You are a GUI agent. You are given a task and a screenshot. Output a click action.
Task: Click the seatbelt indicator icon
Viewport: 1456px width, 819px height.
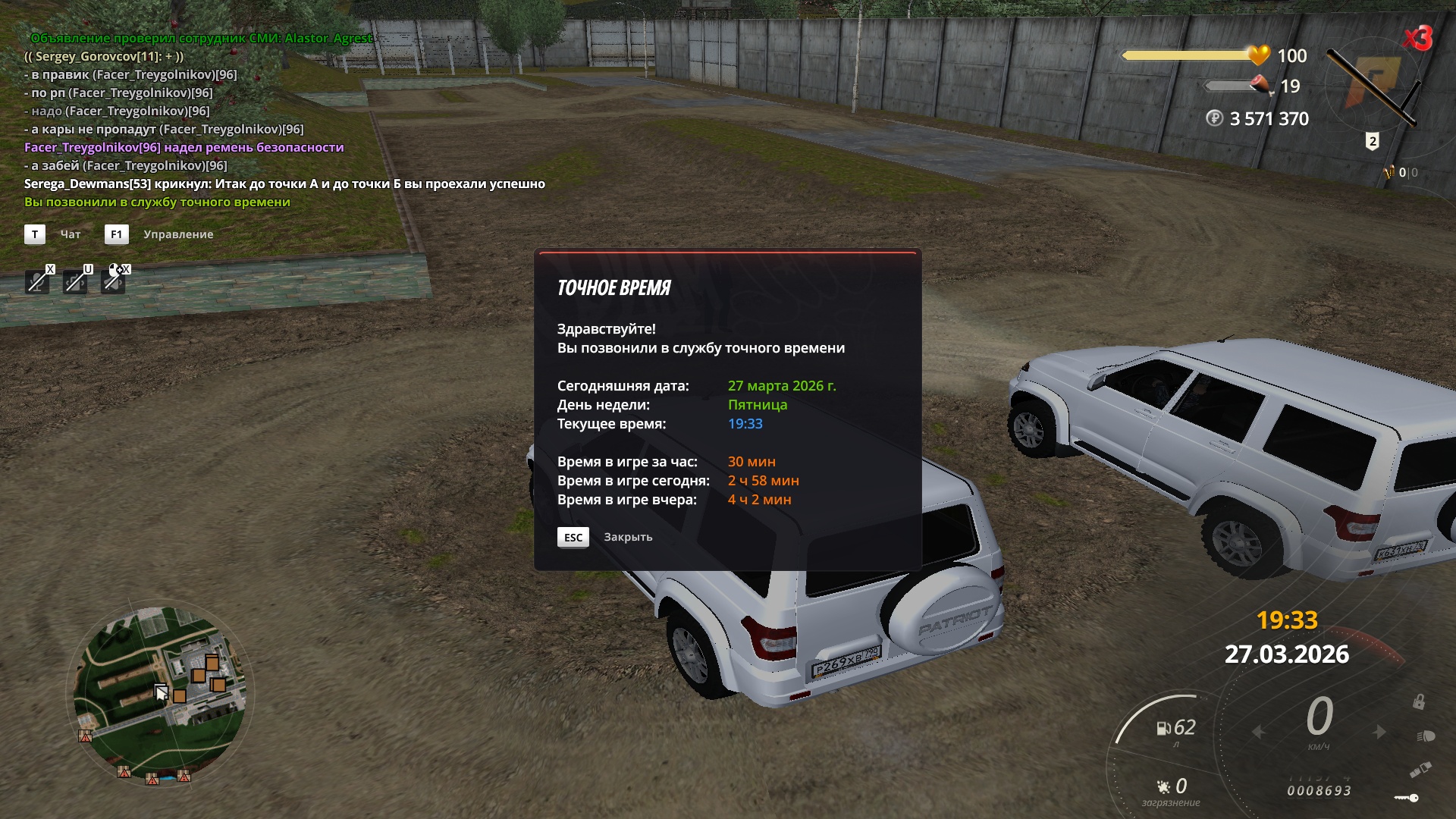(x=1420, y=770)
